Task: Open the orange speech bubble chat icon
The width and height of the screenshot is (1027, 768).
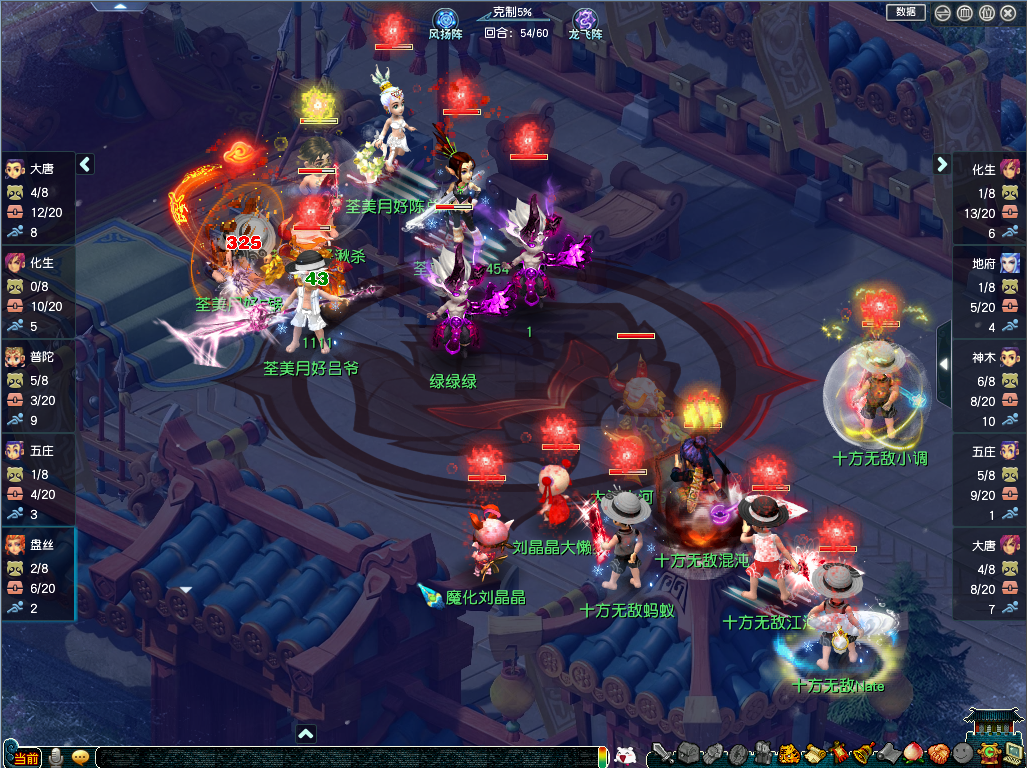Action: click(80, 757)
